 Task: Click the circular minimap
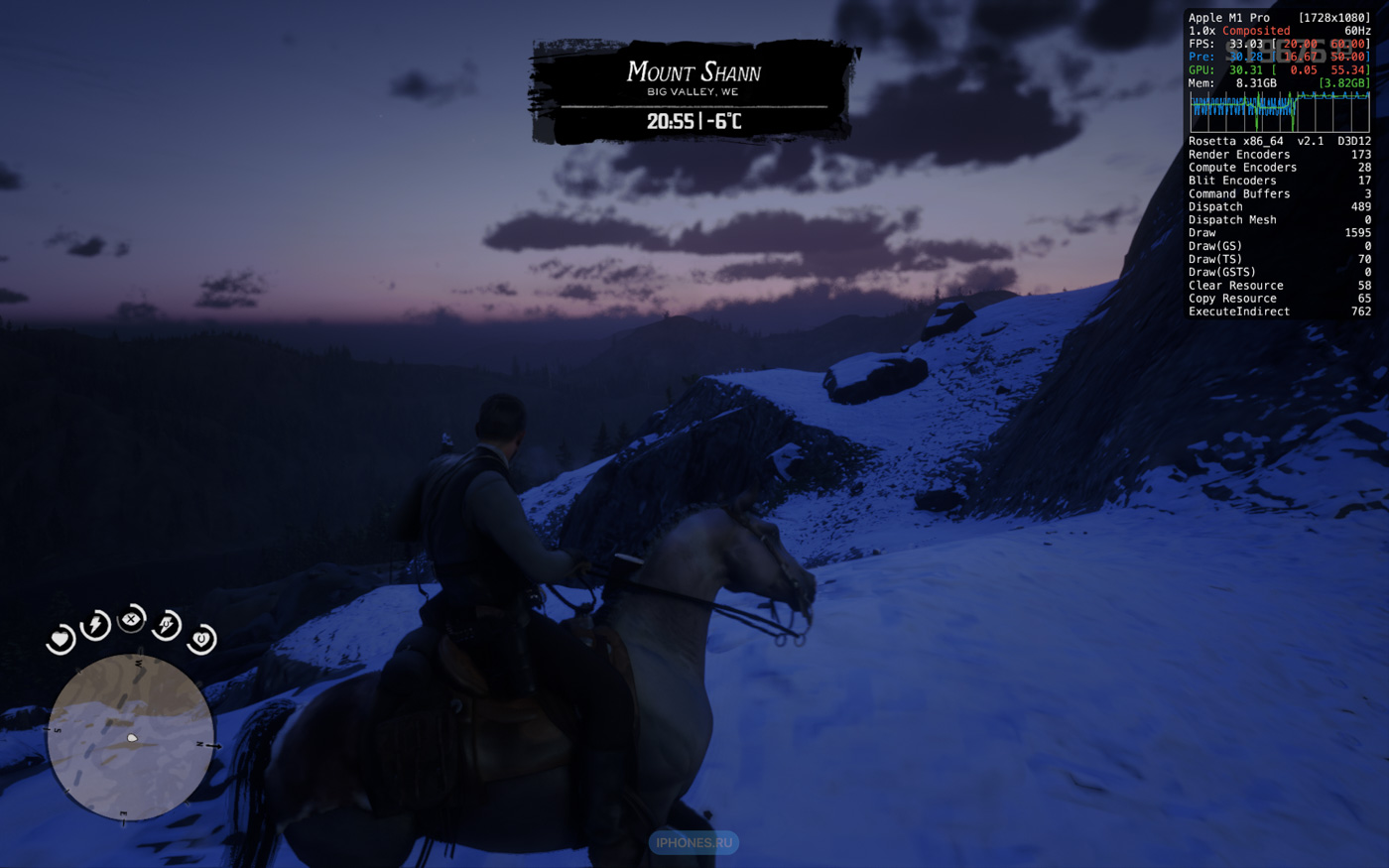pos(131,736)
